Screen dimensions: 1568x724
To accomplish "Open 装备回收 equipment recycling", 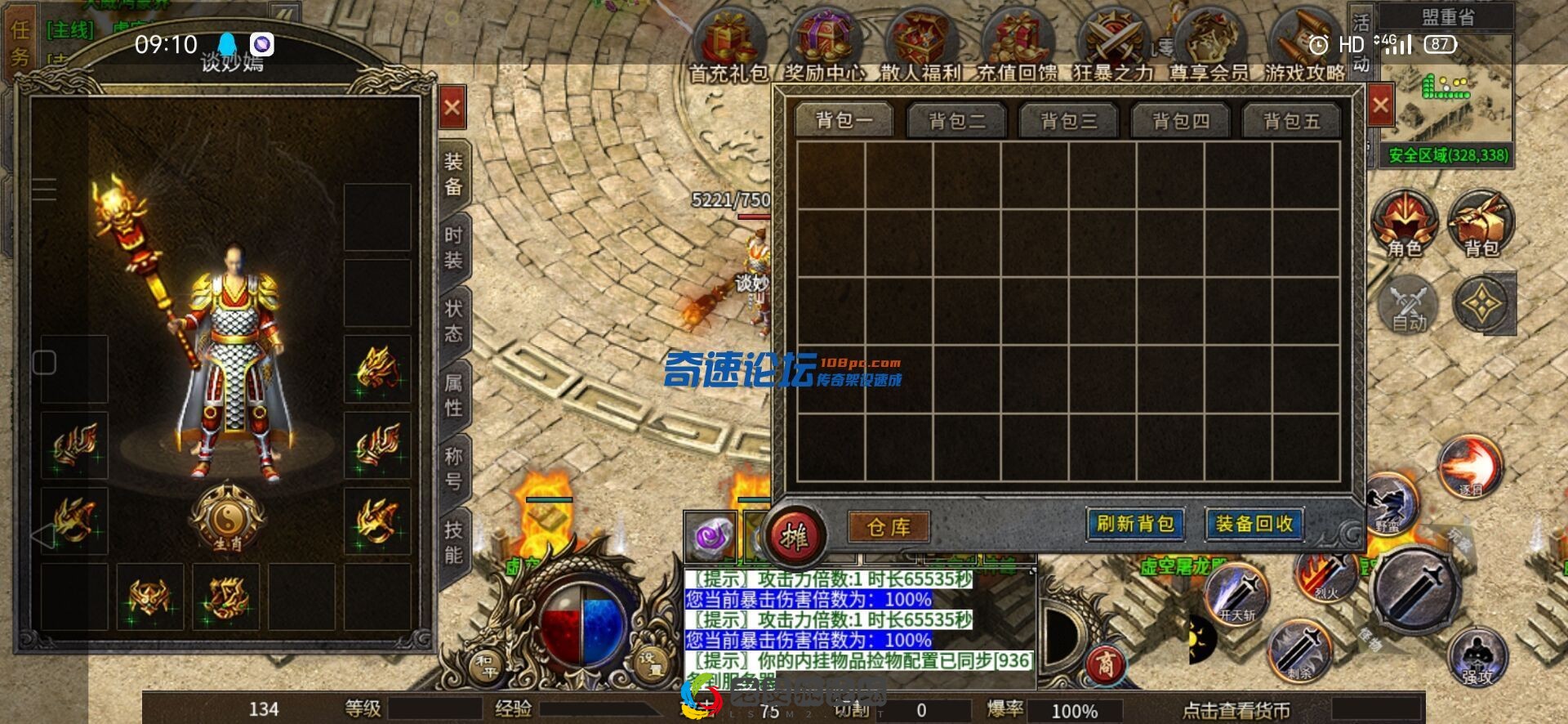I will point(1254,524).
